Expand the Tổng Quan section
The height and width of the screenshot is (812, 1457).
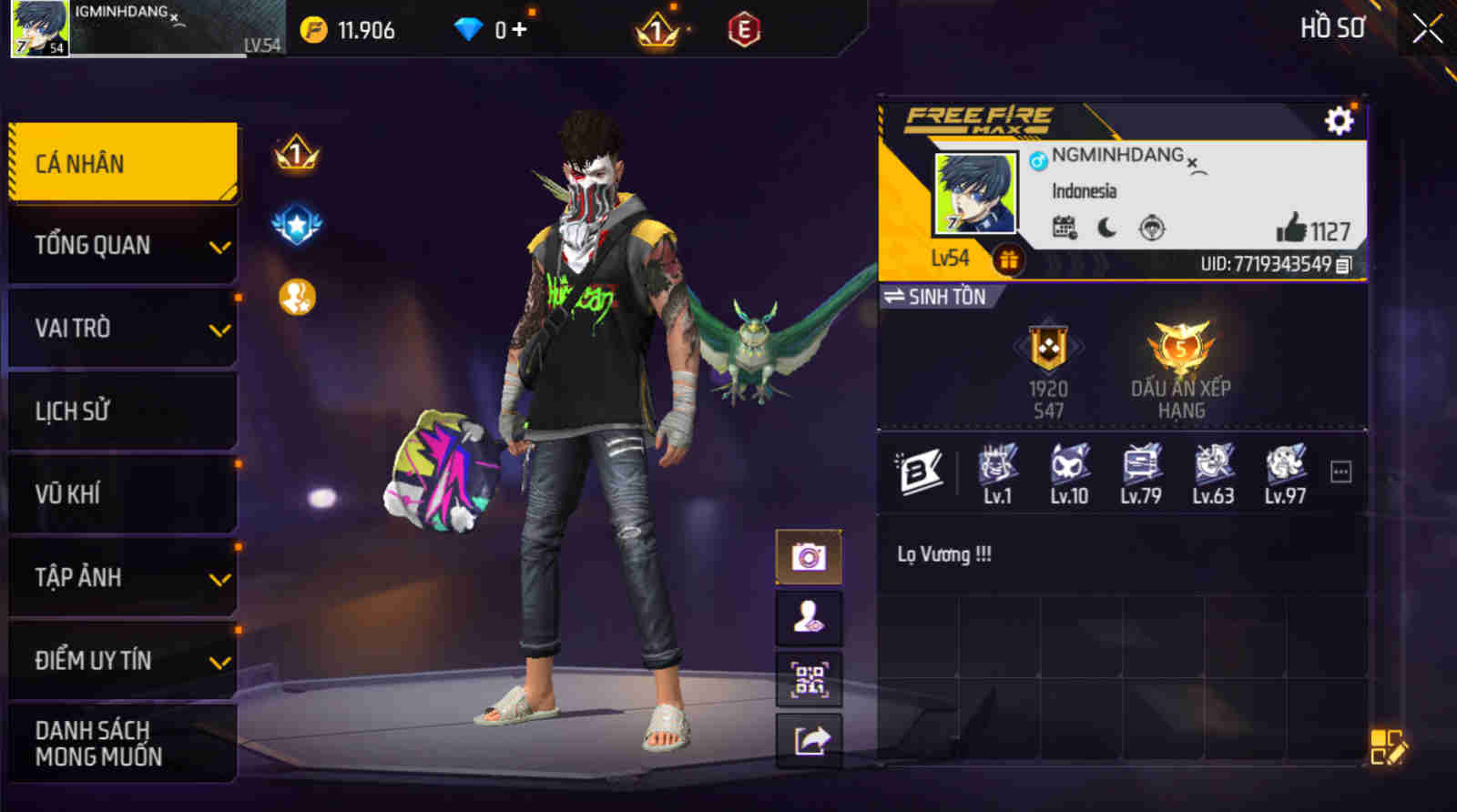123,245
